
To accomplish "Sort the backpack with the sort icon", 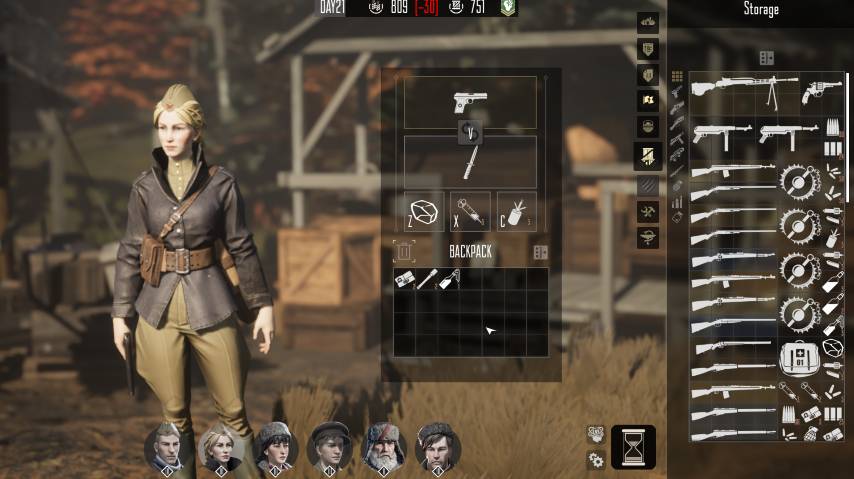I will (540, 252).
